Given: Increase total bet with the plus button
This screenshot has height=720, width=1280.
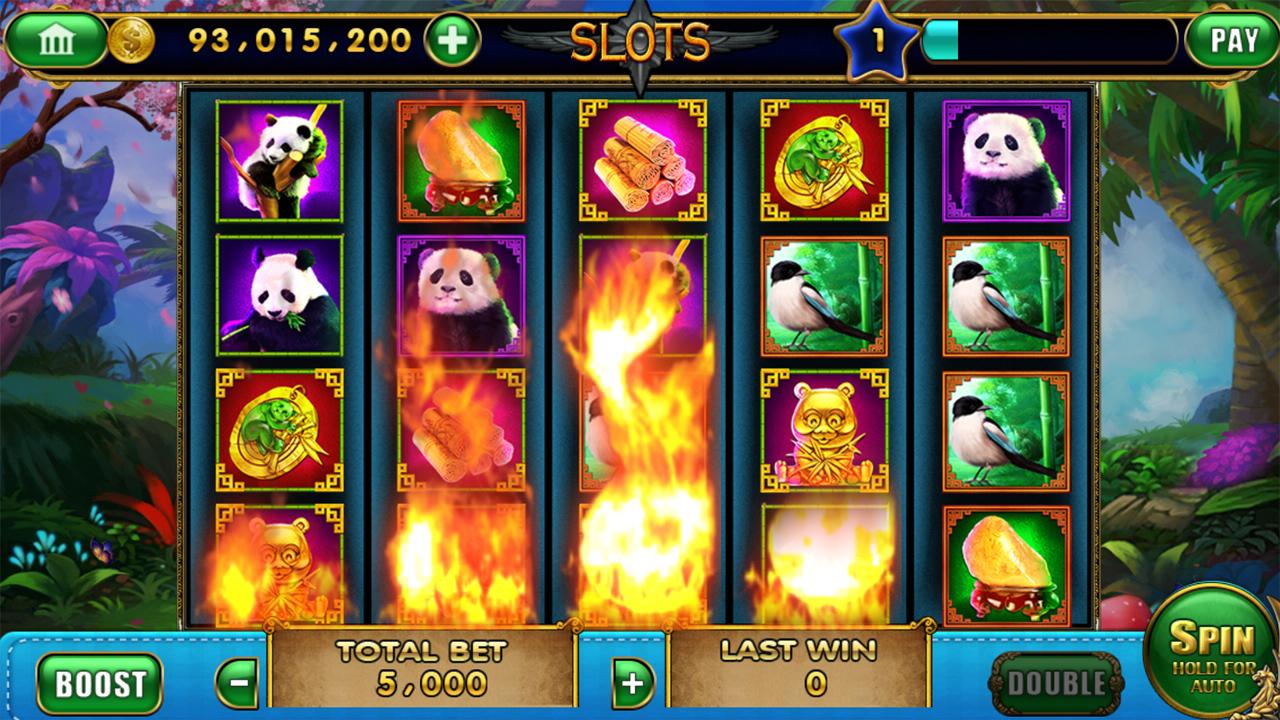Looking at the screenshot, I should pos(632,684).
